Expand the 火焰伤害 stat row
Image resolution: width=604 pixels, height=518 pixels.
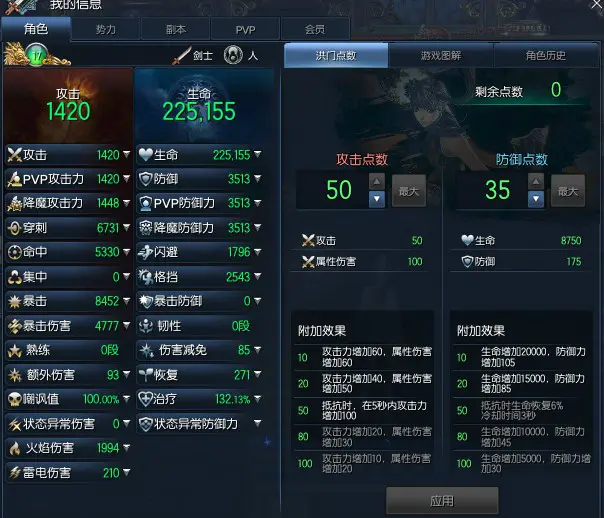coord(126,449)
